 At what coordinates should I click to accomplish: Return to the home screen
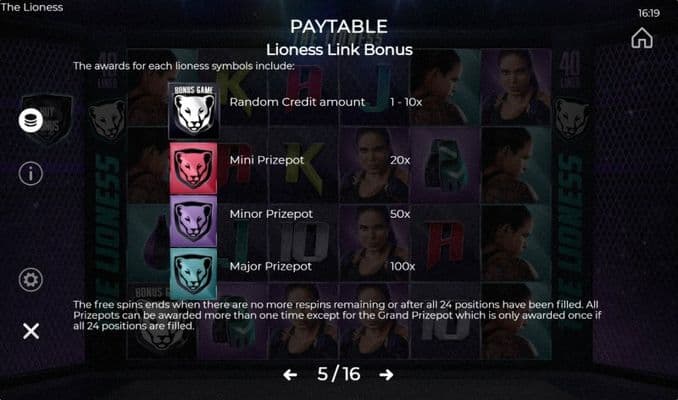point(642,38)
